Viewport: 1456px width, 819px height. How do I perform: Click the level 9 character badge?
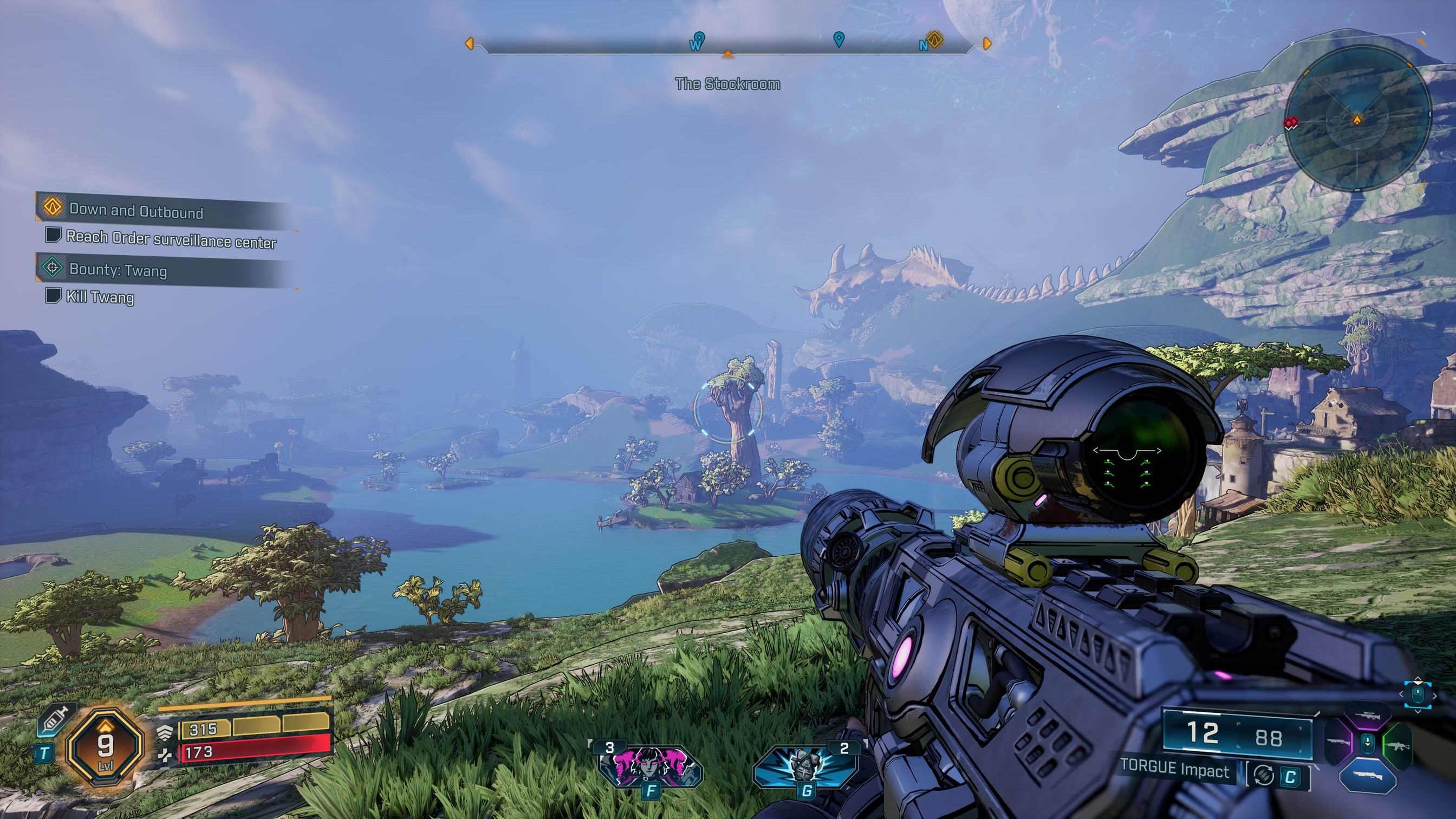pos(105,746)
